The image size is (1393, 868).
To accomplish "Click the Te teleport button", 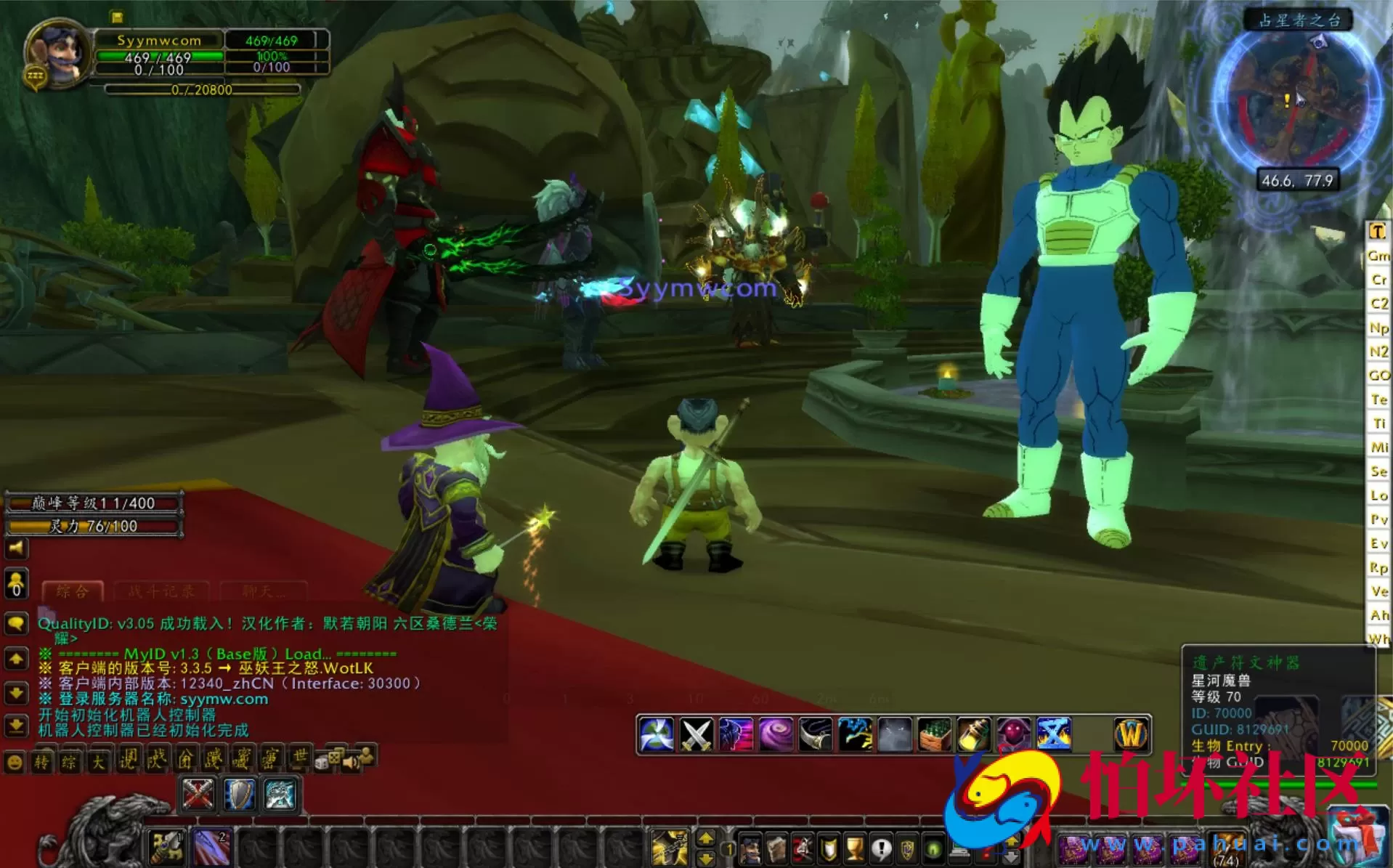I will pyautogui.click(x=1378, y=399).
